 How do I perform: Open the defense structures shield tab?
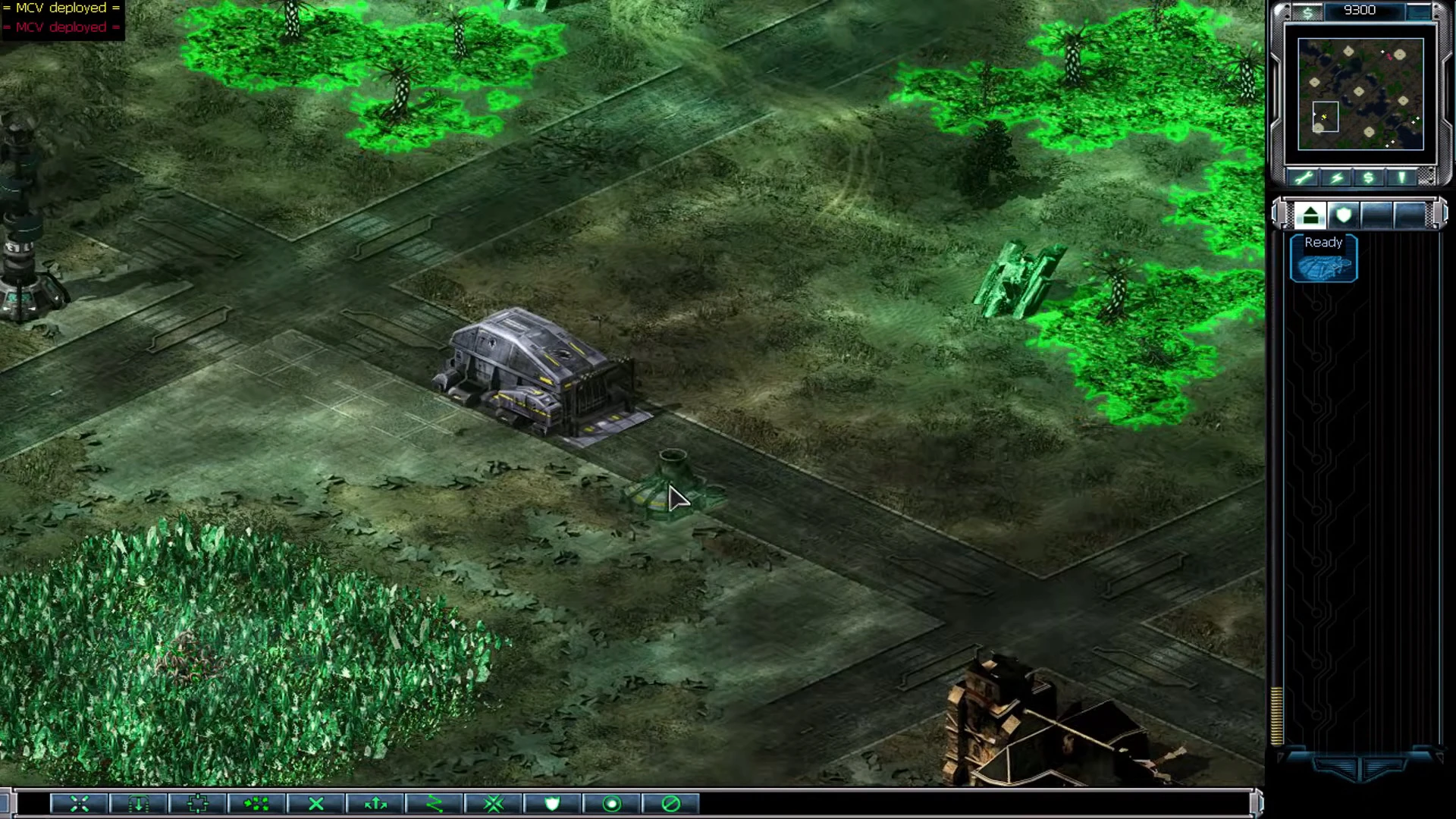(1342, 215)
